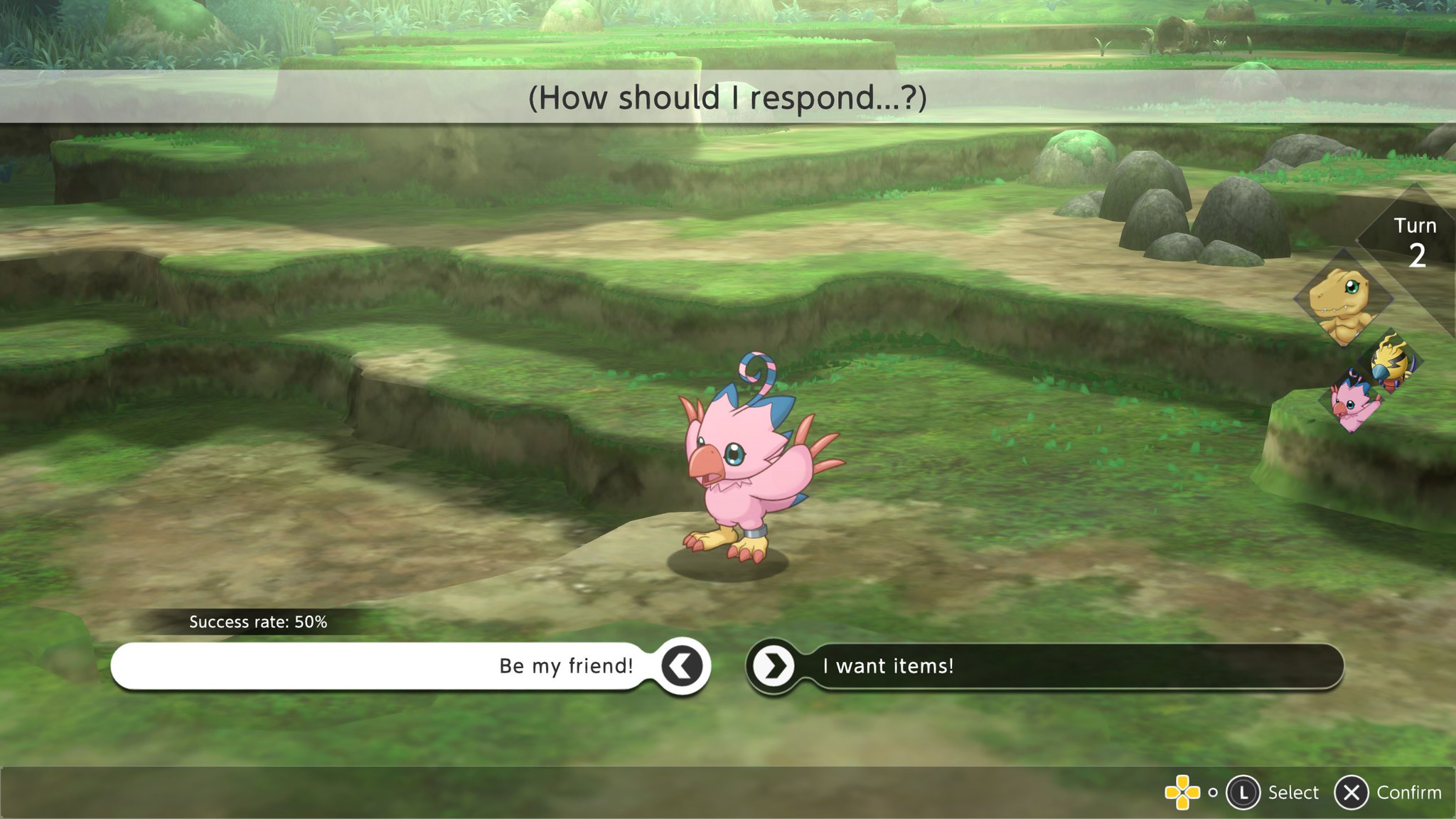Viewport: 1456px width, 819px height.
Task: Click the right chevron to view next response
Action: pos(777,666)
